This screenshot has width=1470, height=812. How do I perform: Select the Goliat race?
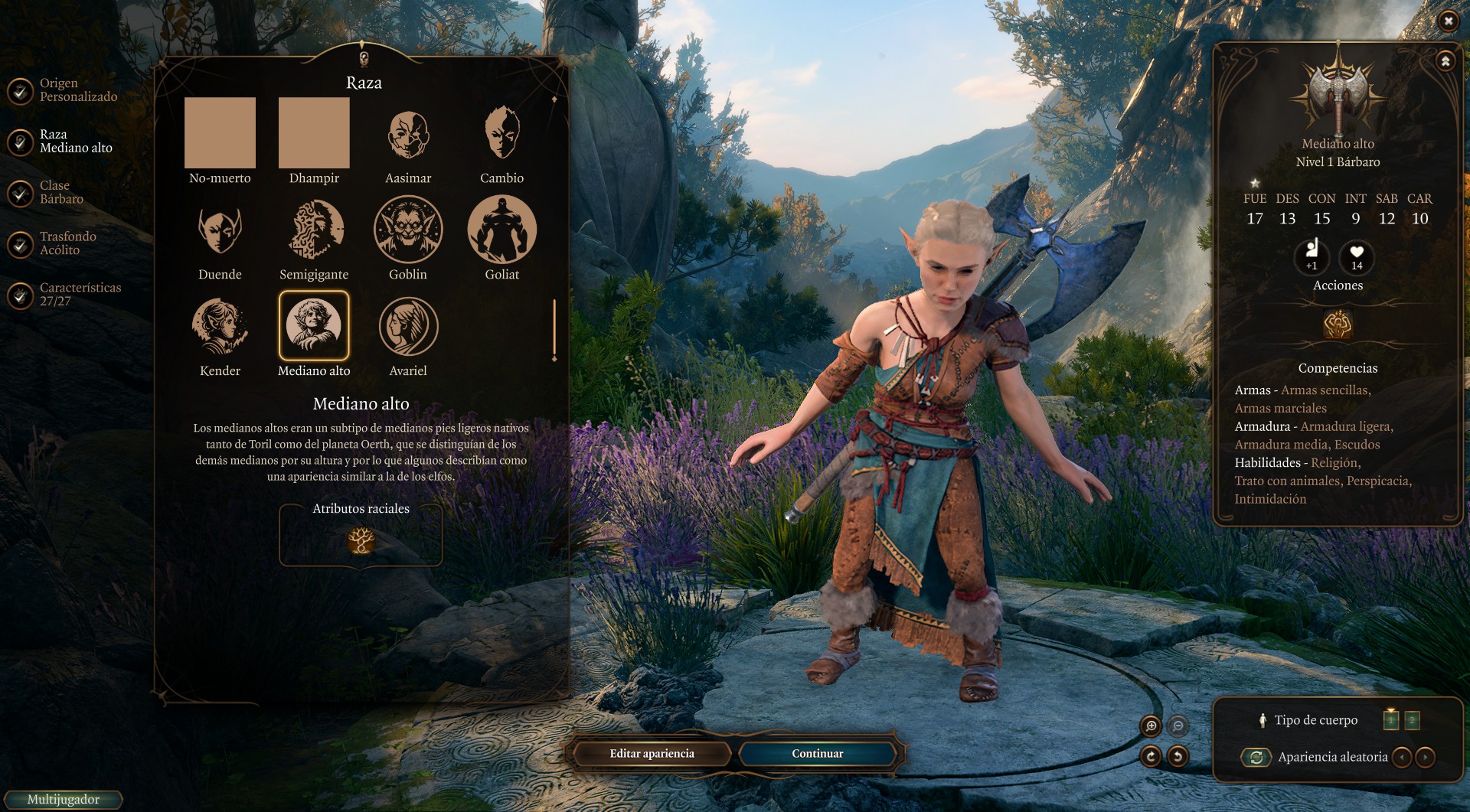[501, 230]
